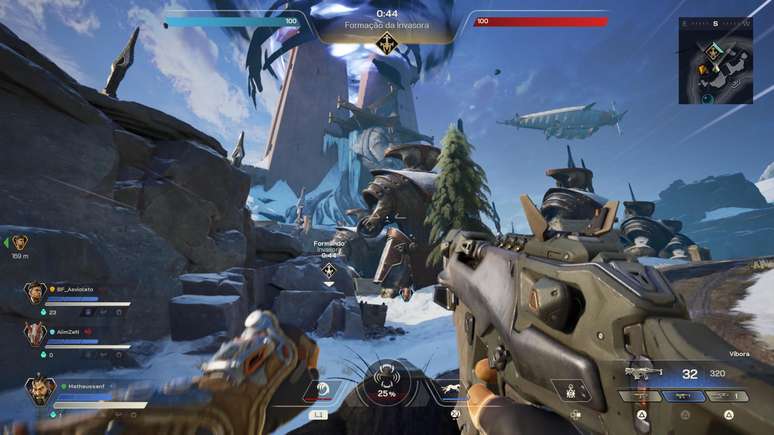This screenshot has width=774, height=435.
Task: Select the highlighted middle weapon slot
Action: coord(685,396)
